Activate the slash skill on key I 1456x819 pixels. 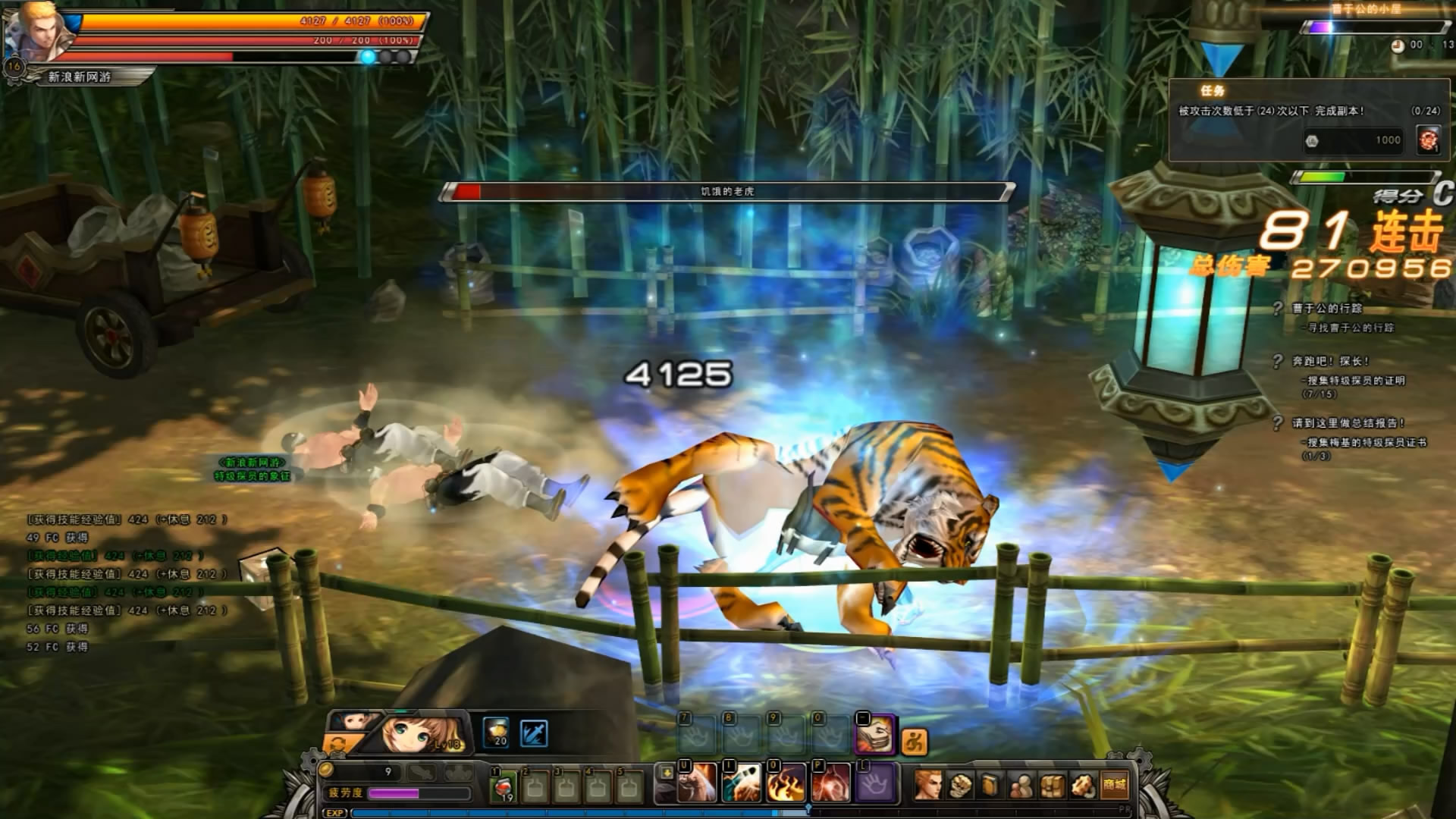click(x=740, y=783)
